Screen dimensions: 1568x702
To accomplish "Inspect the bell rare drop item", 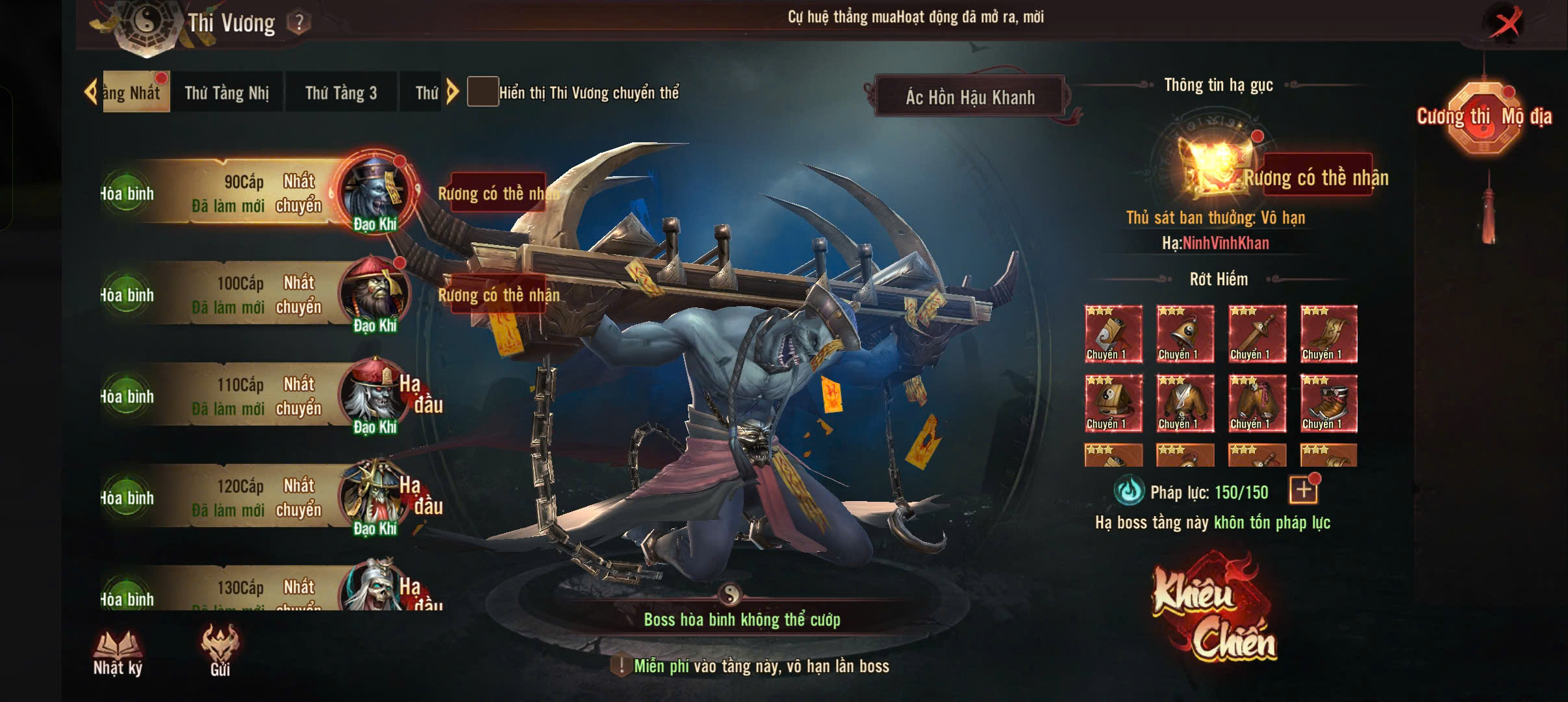I will tap(1185, 334).
